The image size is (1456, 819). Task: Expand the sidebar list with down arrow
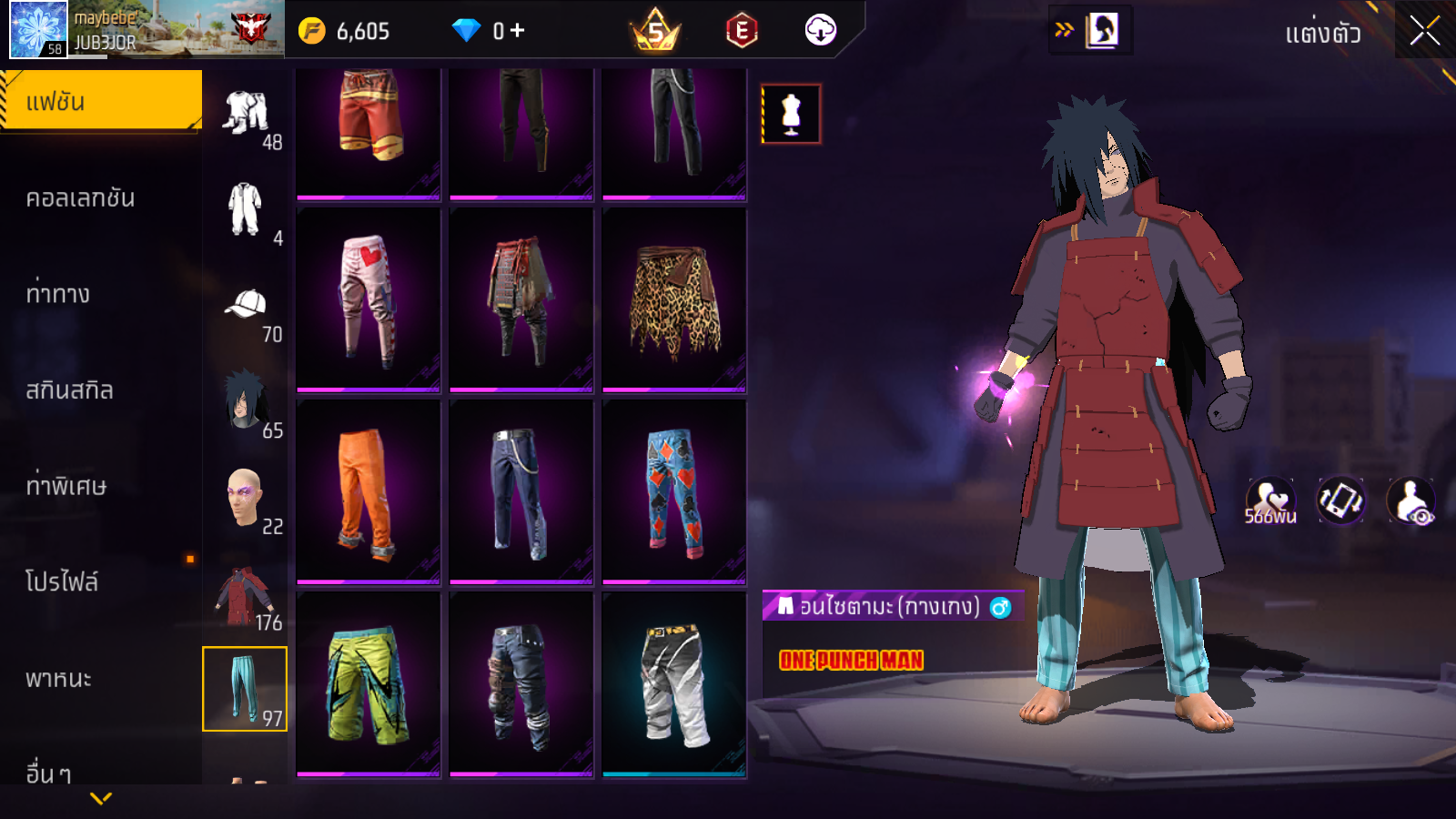click(x=101, y=798)
